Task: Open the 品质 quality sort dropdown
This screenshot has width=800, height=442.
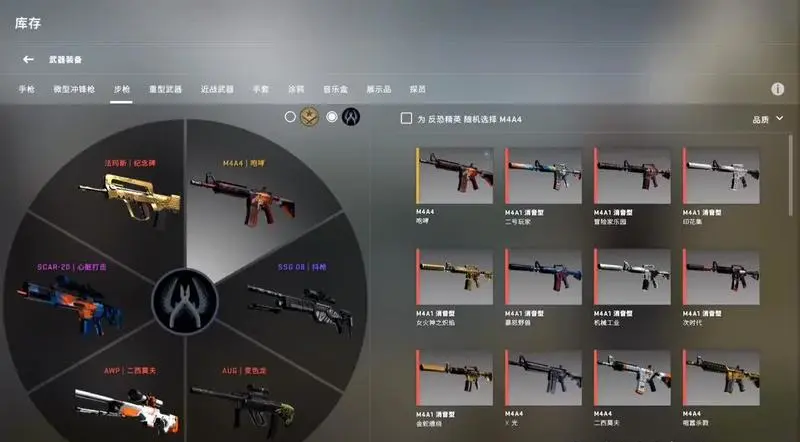Action: [766, 119]
